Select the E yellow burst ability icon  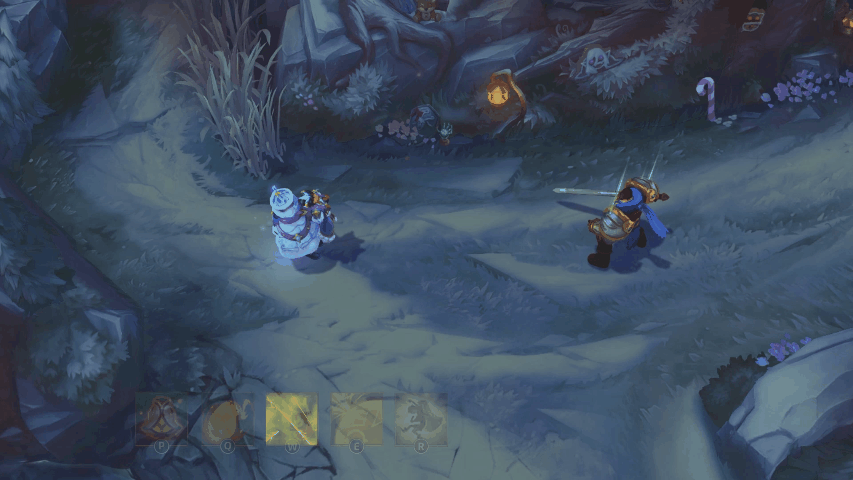pos(356,419)
